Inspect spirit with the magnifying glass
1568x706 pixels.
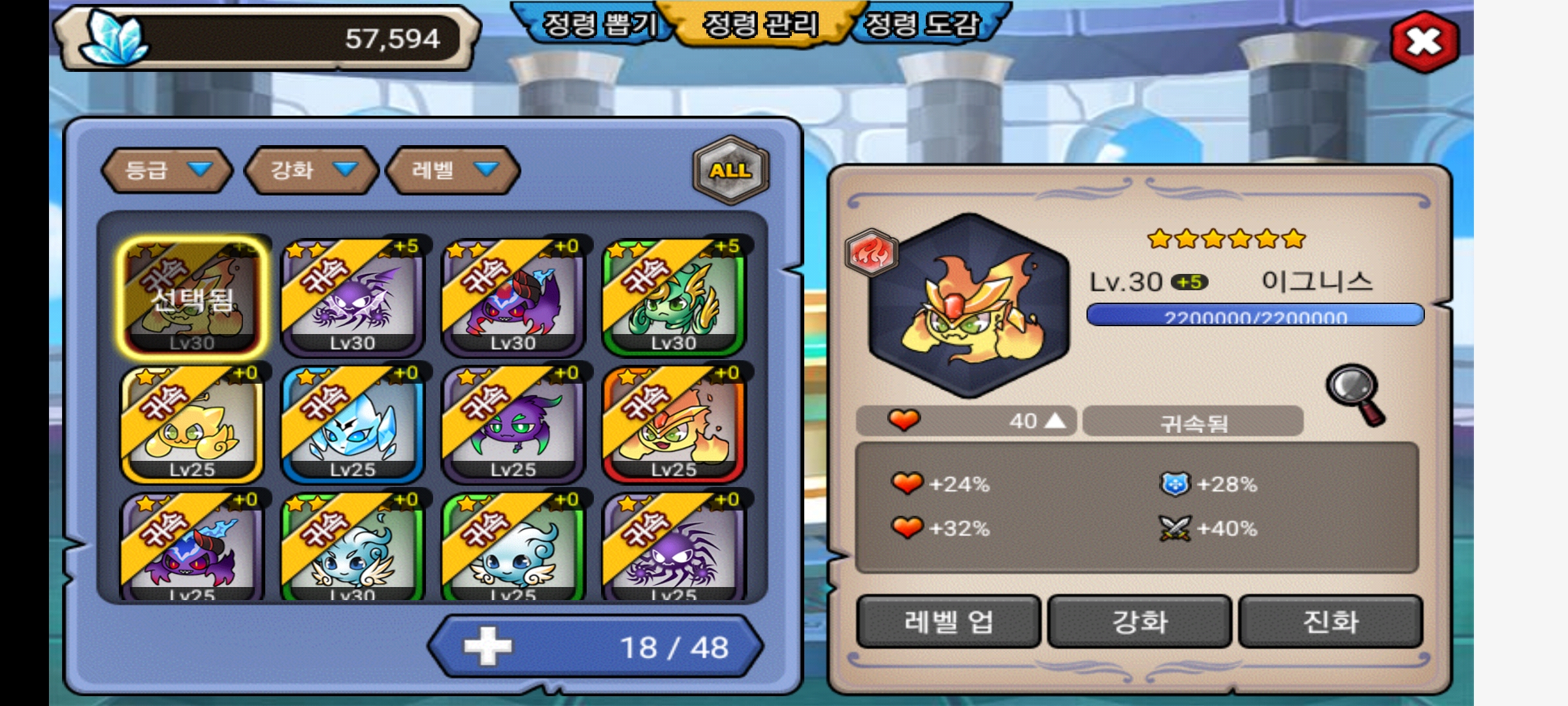pos(1356,395)
